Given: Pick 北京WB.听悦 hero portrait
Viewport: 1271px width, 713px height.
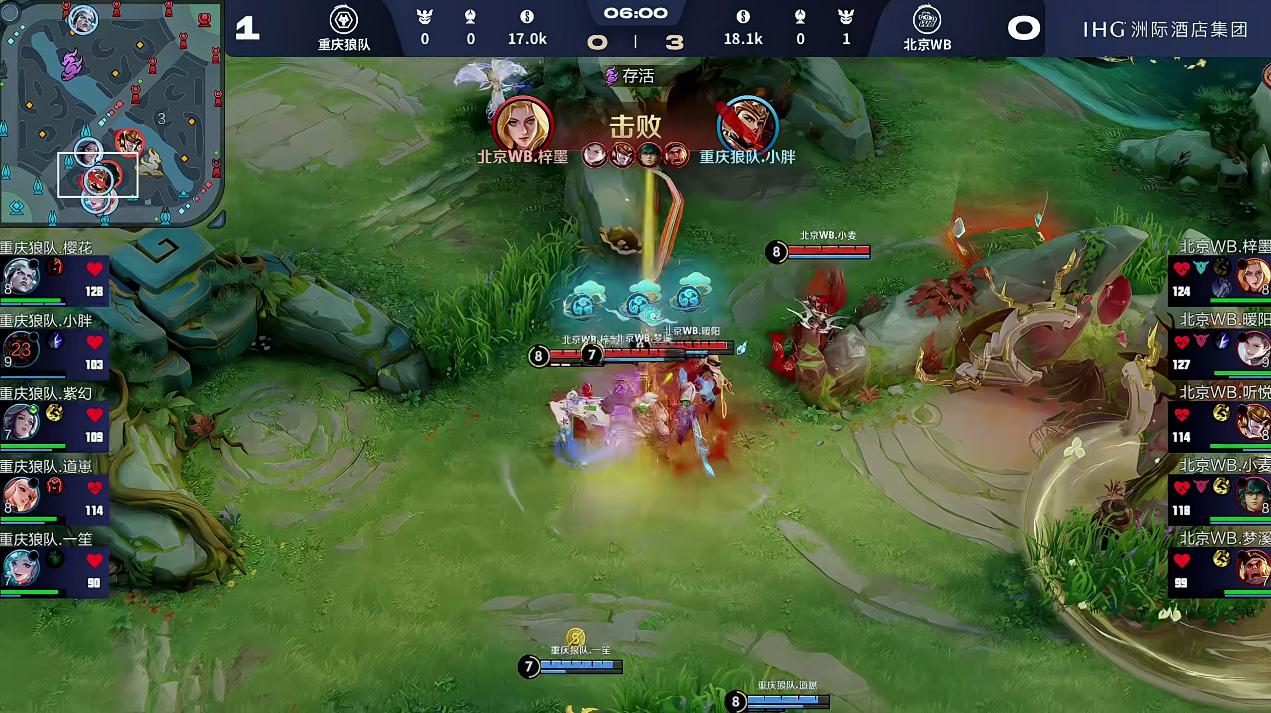Looking at the screenshot, I should (1253, 421).
